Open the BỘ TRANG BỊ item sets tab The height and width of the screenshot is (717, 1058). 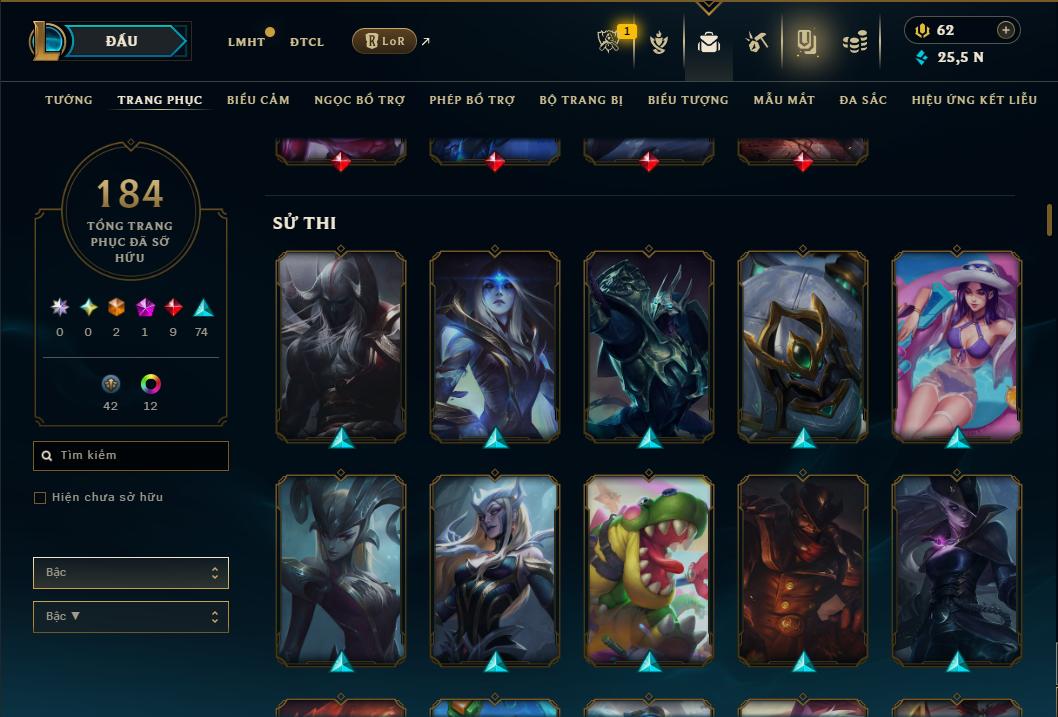pos(581,100)
